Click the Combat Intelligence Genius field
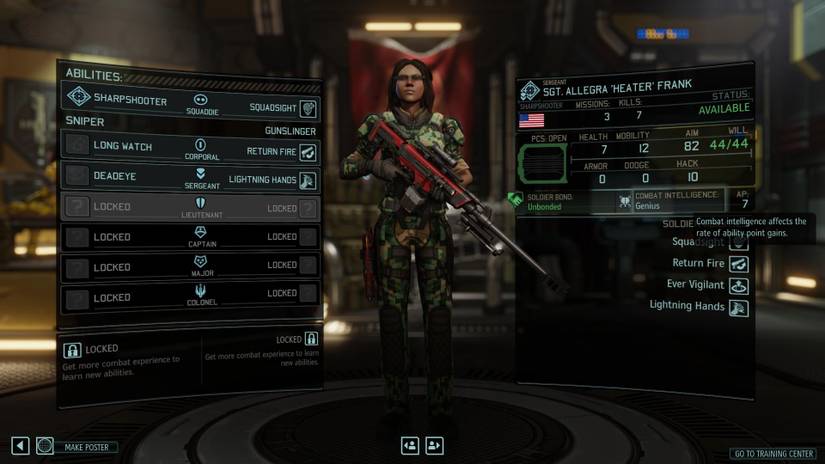825x464 pixels. (675, 201)
